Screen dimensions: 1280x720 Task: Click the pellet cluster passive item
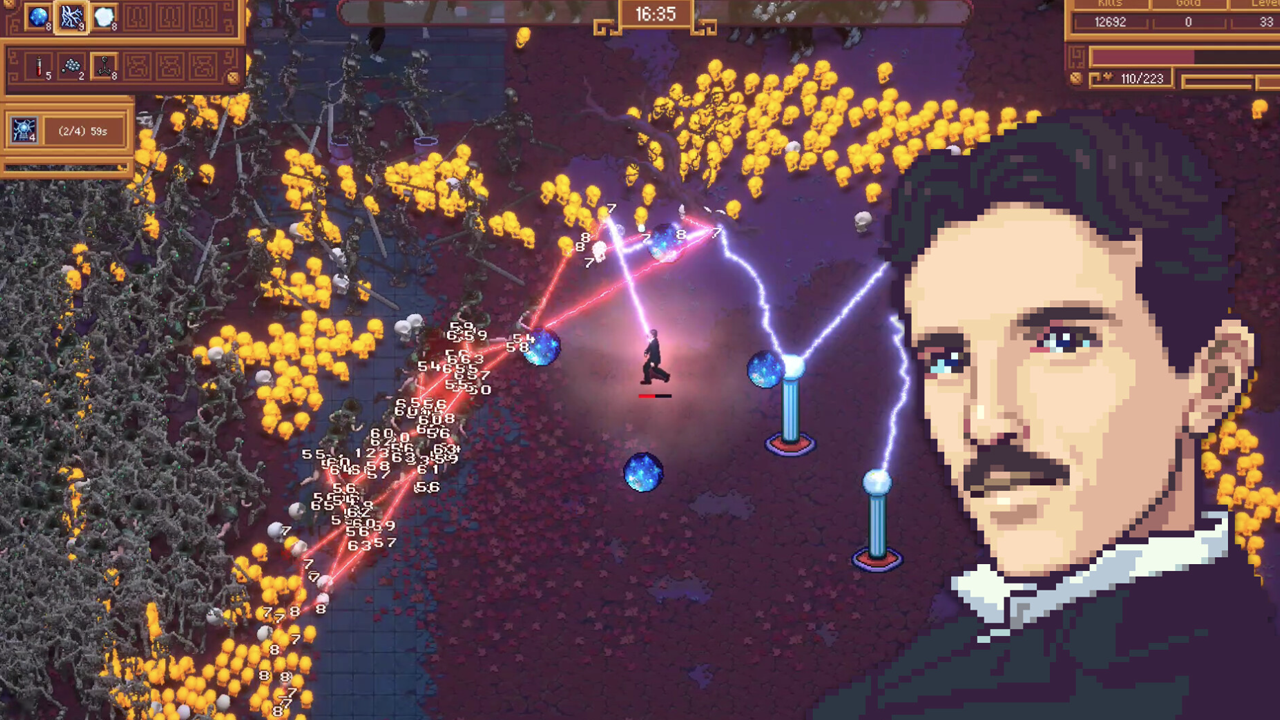tap(71, 67)
